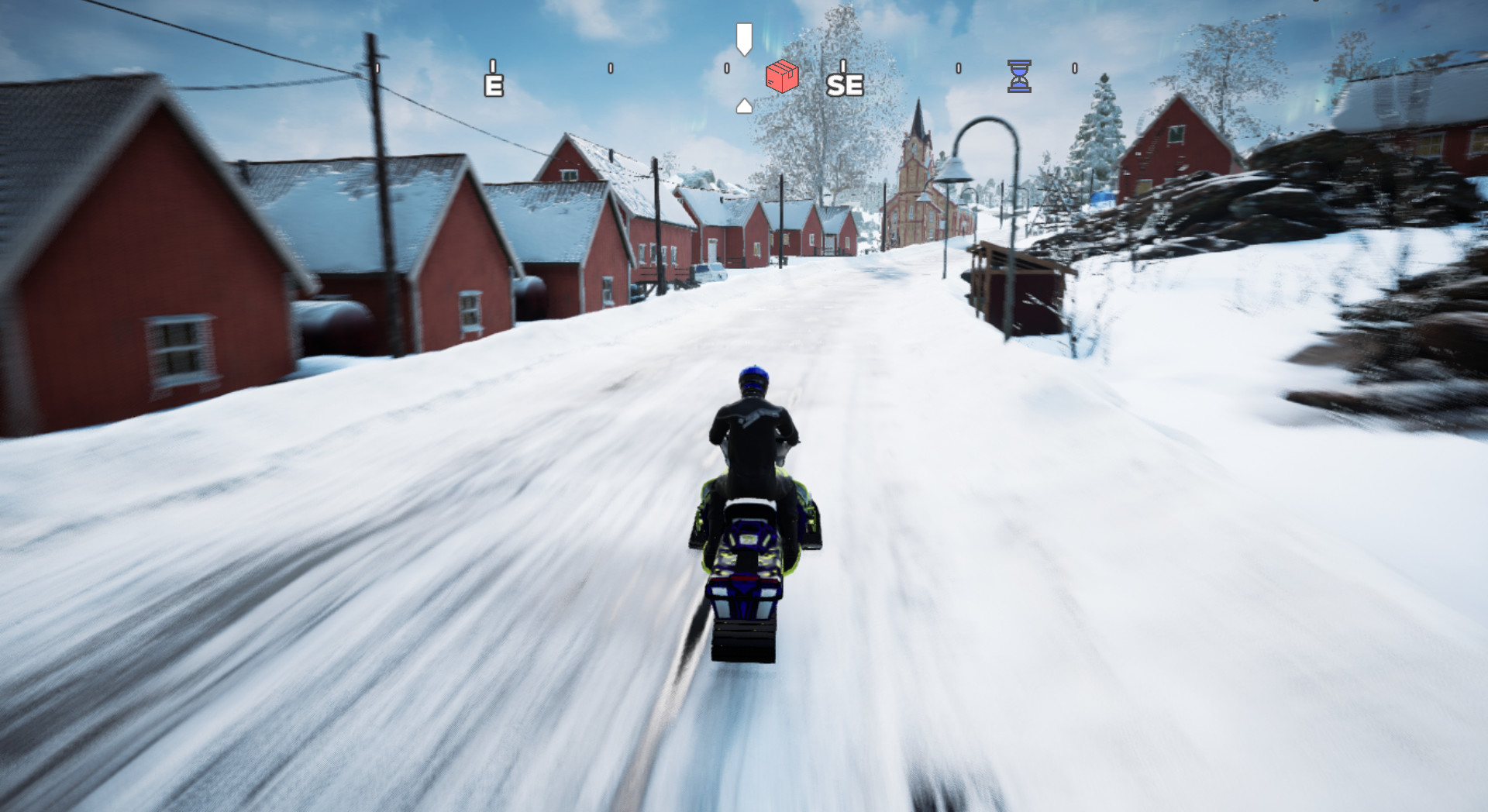The height and width of the screenshot is (812, 1488).
Task: Click the small upward triangle below the waypoint
Action: point(743,105)
